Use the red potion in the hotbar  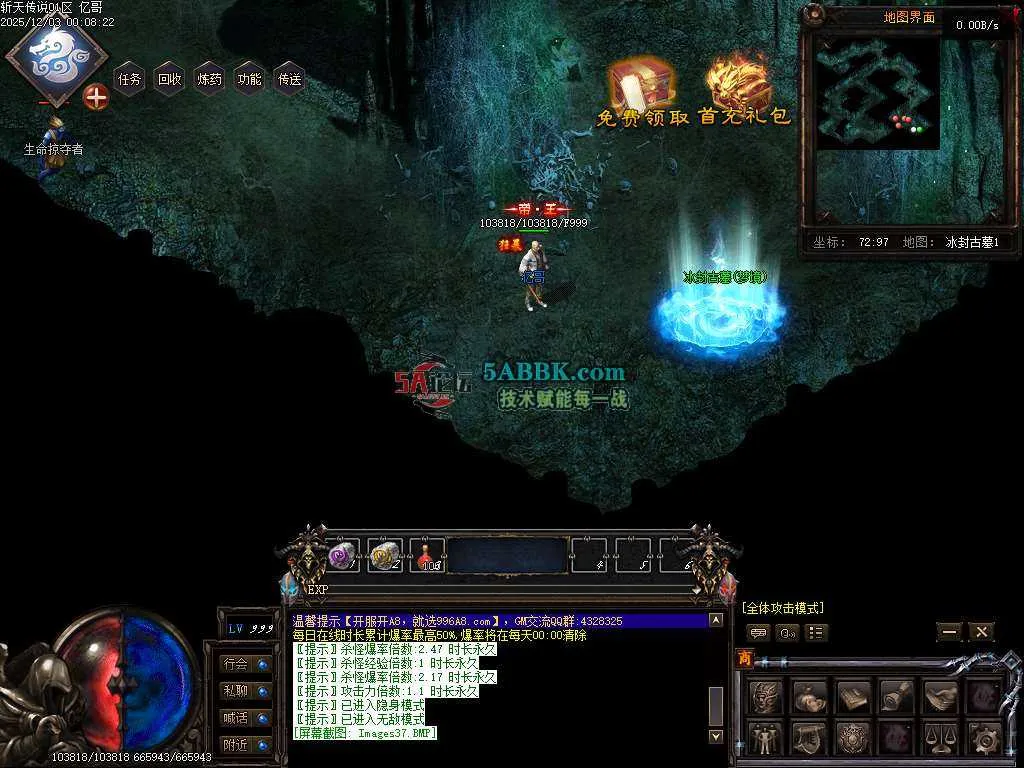point(428,556)
